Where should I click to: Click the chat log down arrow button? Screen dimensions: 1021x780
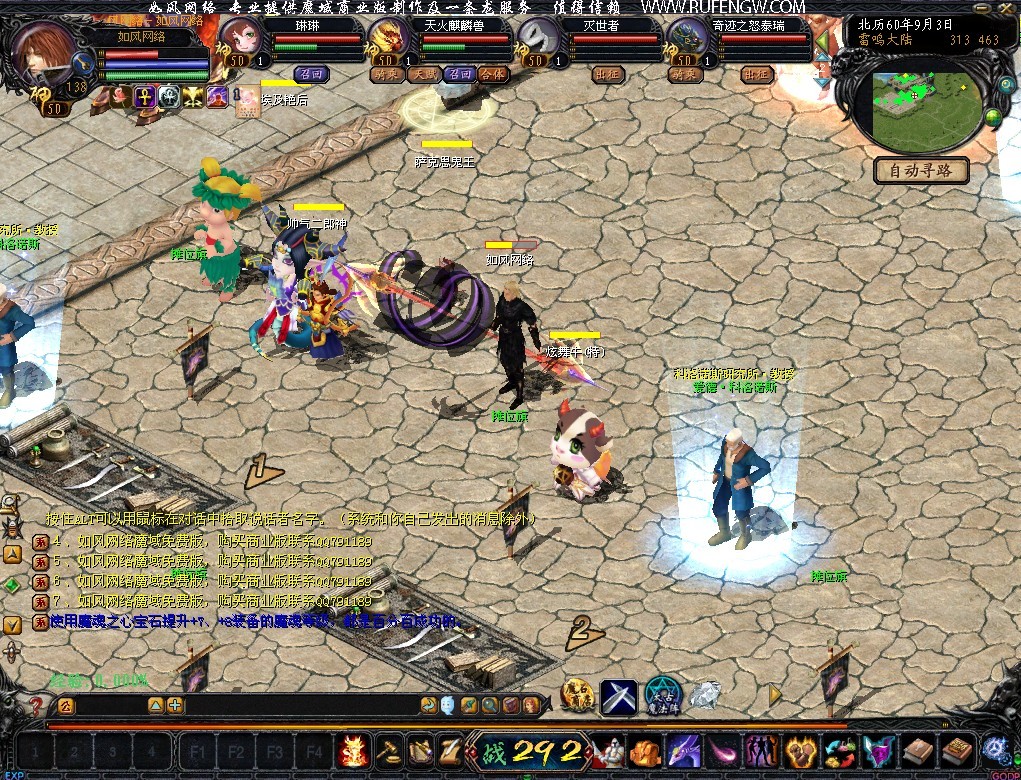click(12, 625)
